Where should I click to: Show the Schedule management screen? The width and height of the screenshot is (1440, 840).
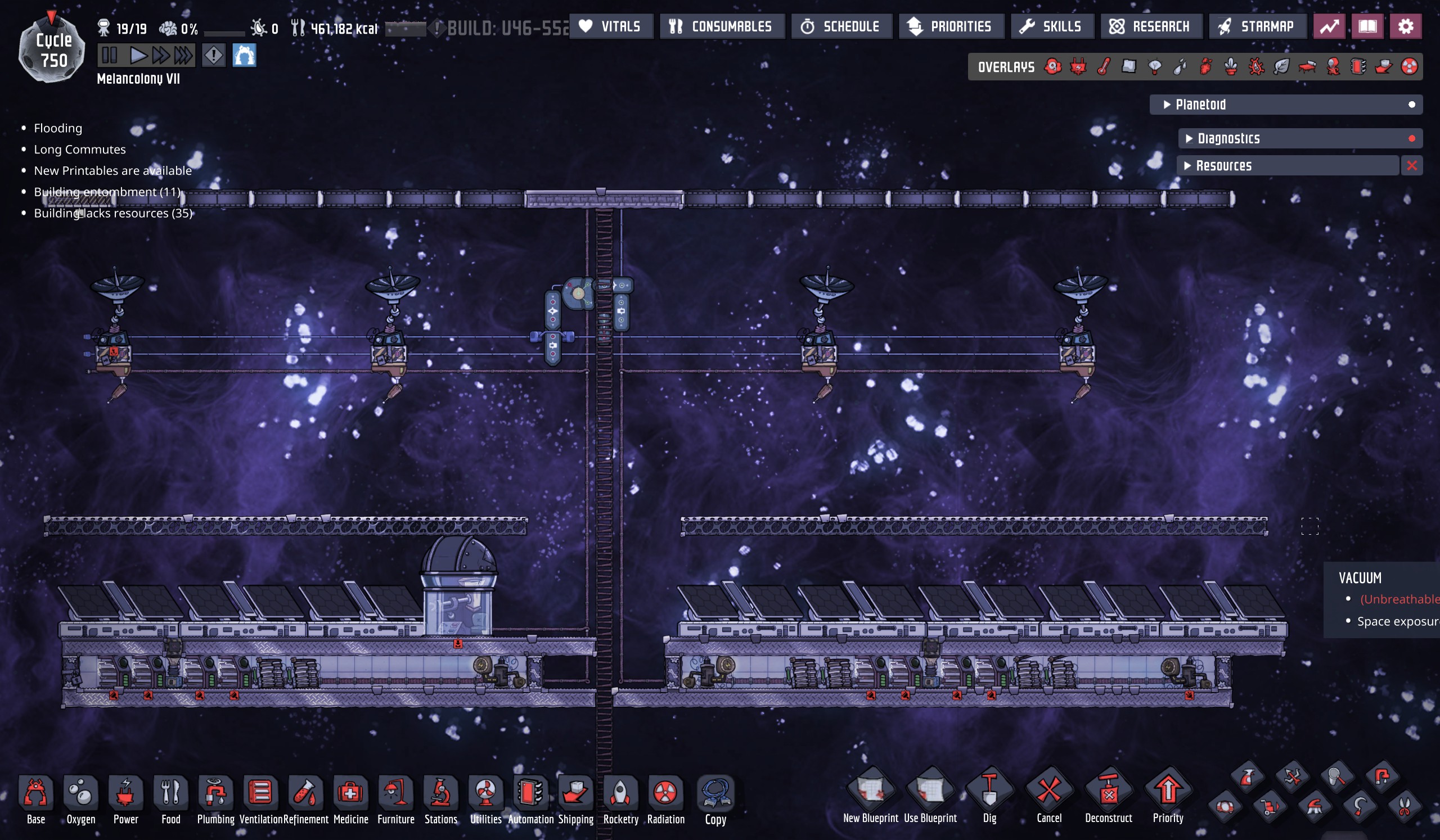click(x=840, y=26)
